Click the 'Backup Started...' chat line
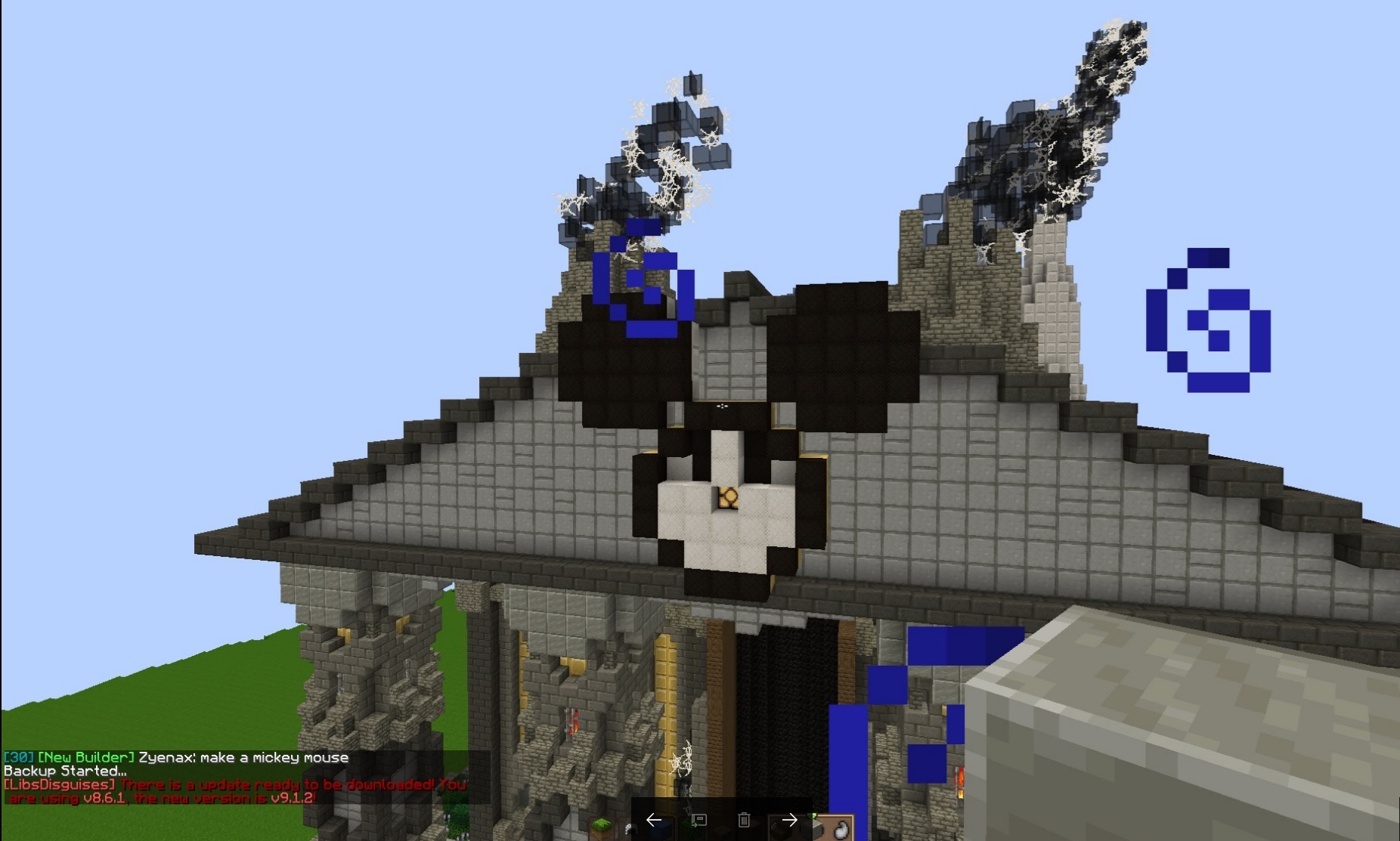The image size is (1400, 841). (64, 771)
